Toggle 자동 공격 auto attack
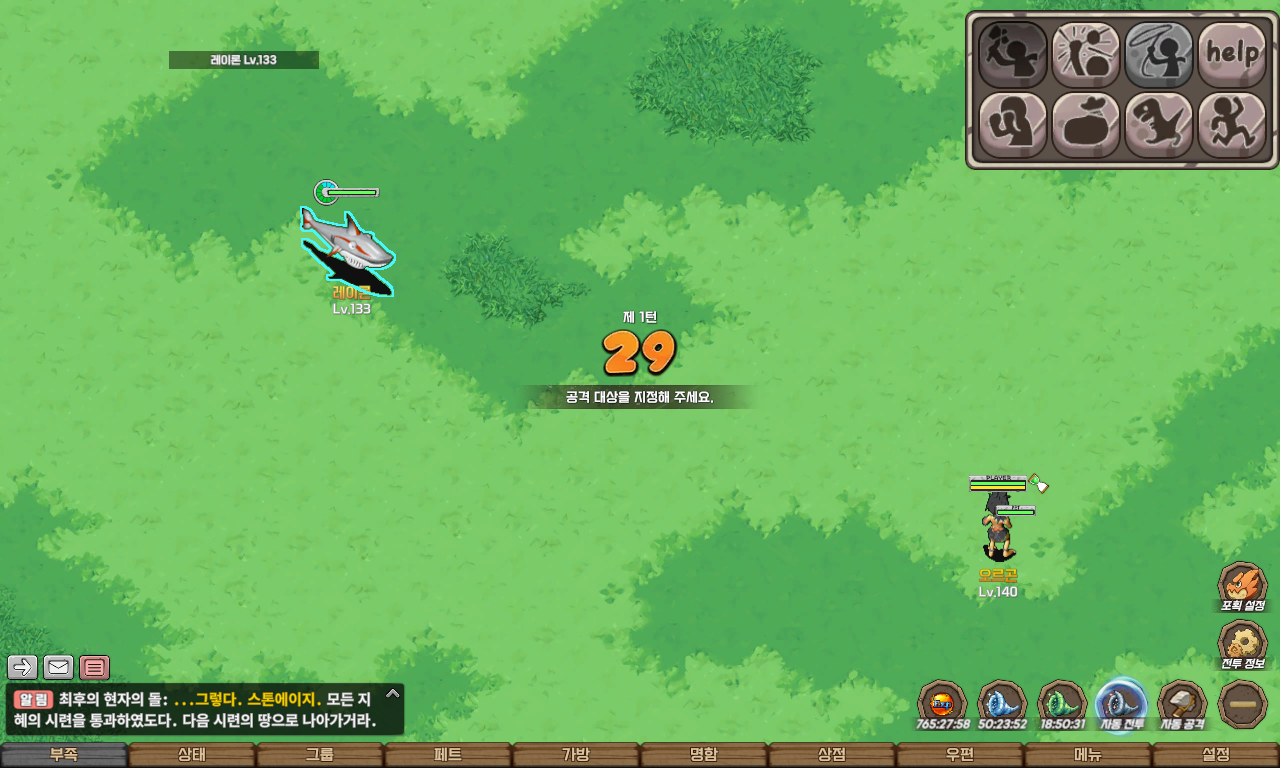Image resolution: width=1280 pixels, height=768 pixels. point(1182,704)
